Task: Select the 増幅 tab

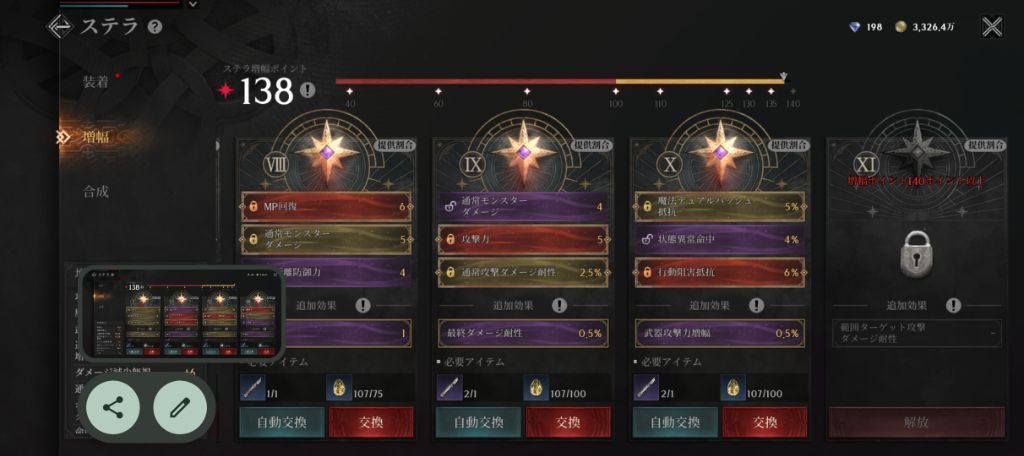Action: (x=96, y=137)
